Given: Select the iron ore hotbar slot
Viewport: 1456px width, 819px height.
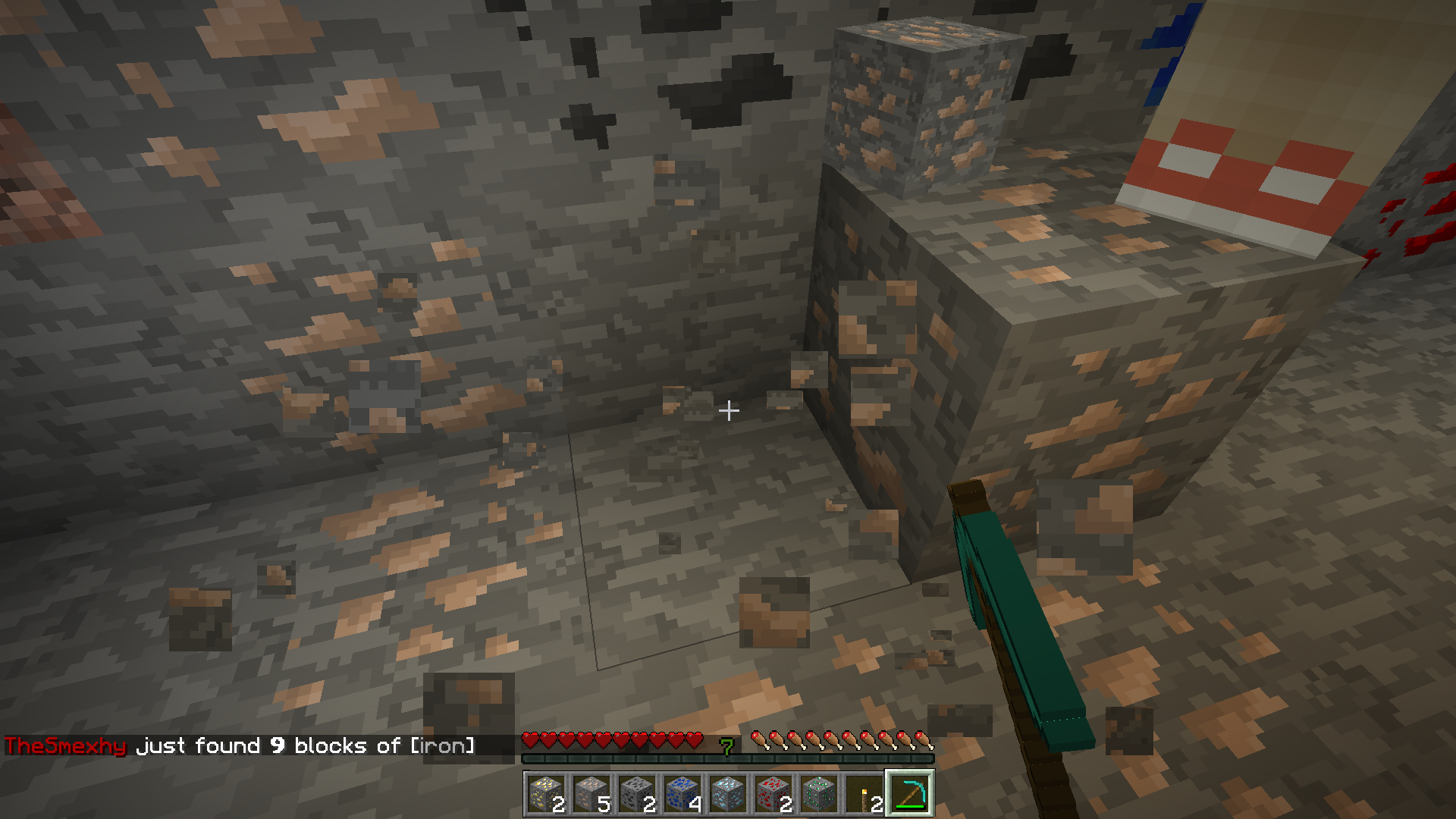Looking at the screenshot, I should [x=591, y=794].
